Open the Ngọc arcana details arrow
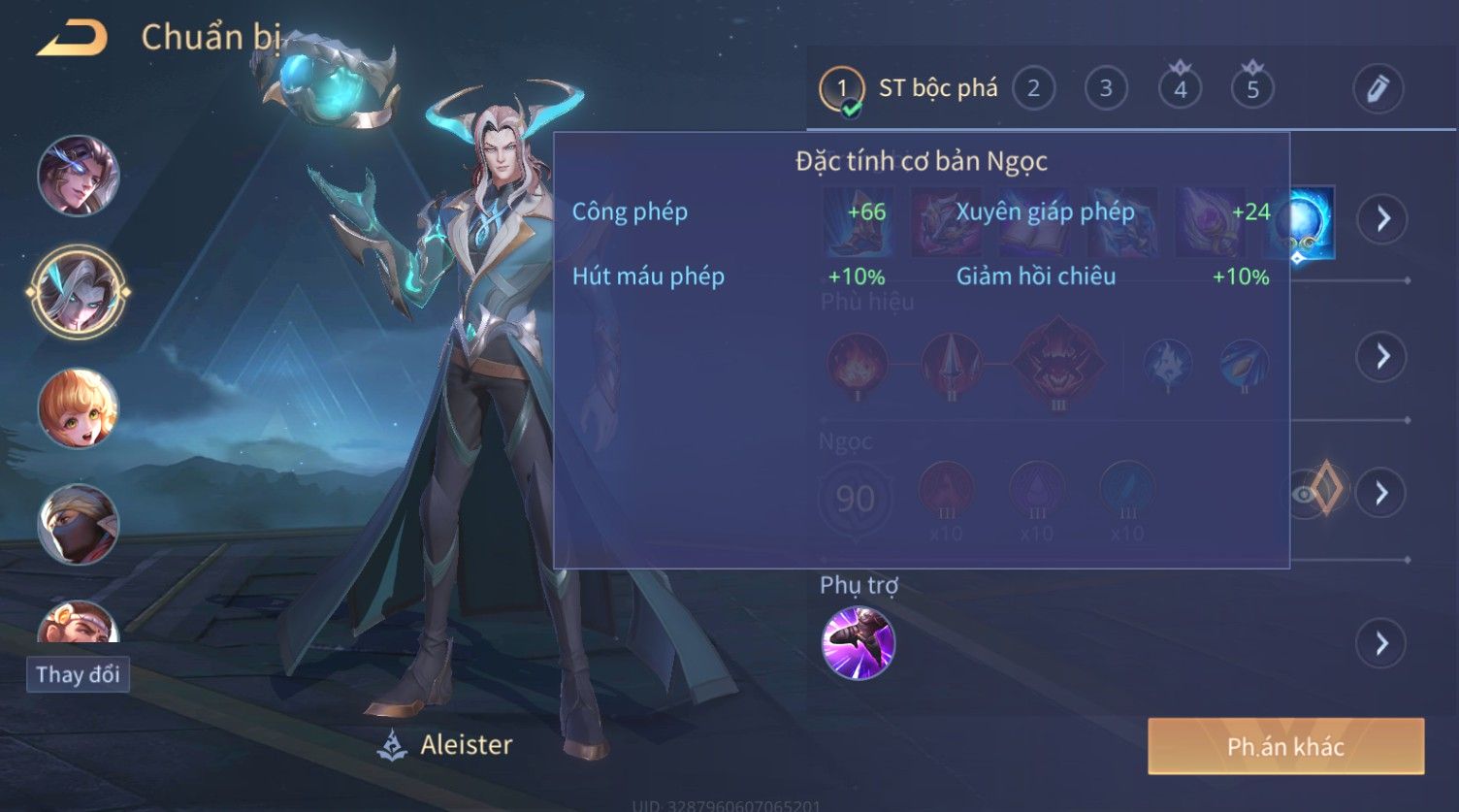 1382,493
